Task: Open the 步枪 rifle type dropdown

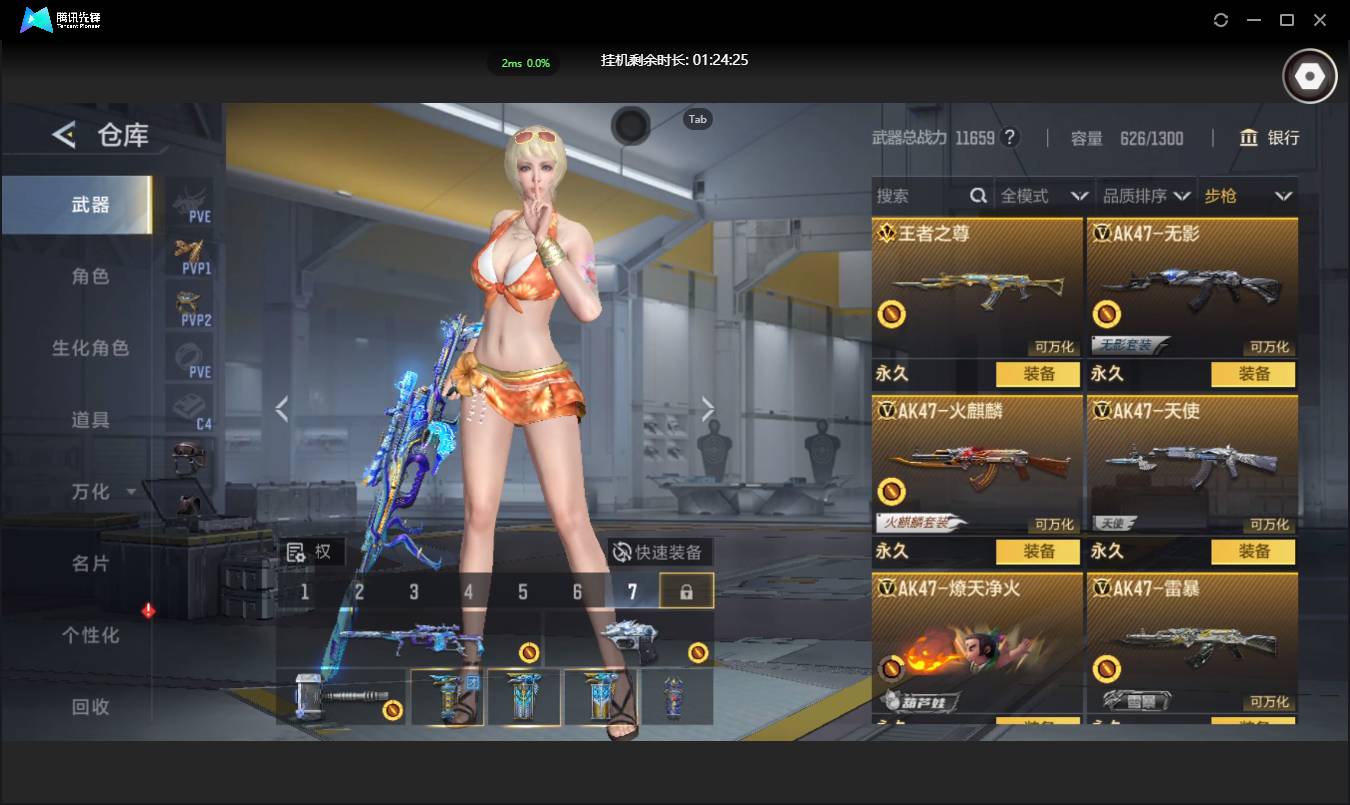Action: click(1247, 196)
